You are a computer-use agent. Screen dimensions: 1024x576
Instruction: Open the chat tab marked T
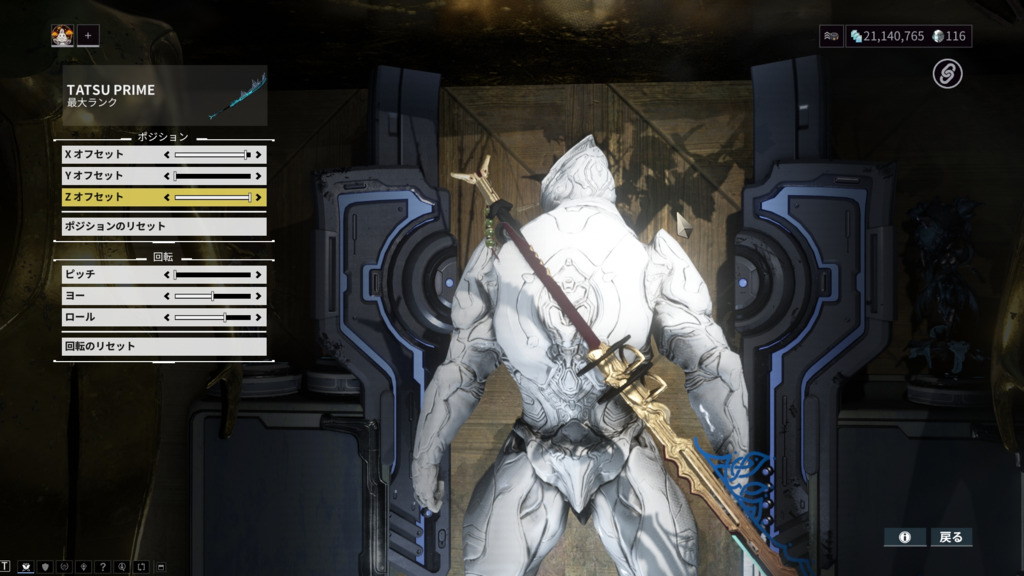pos(5,567)
